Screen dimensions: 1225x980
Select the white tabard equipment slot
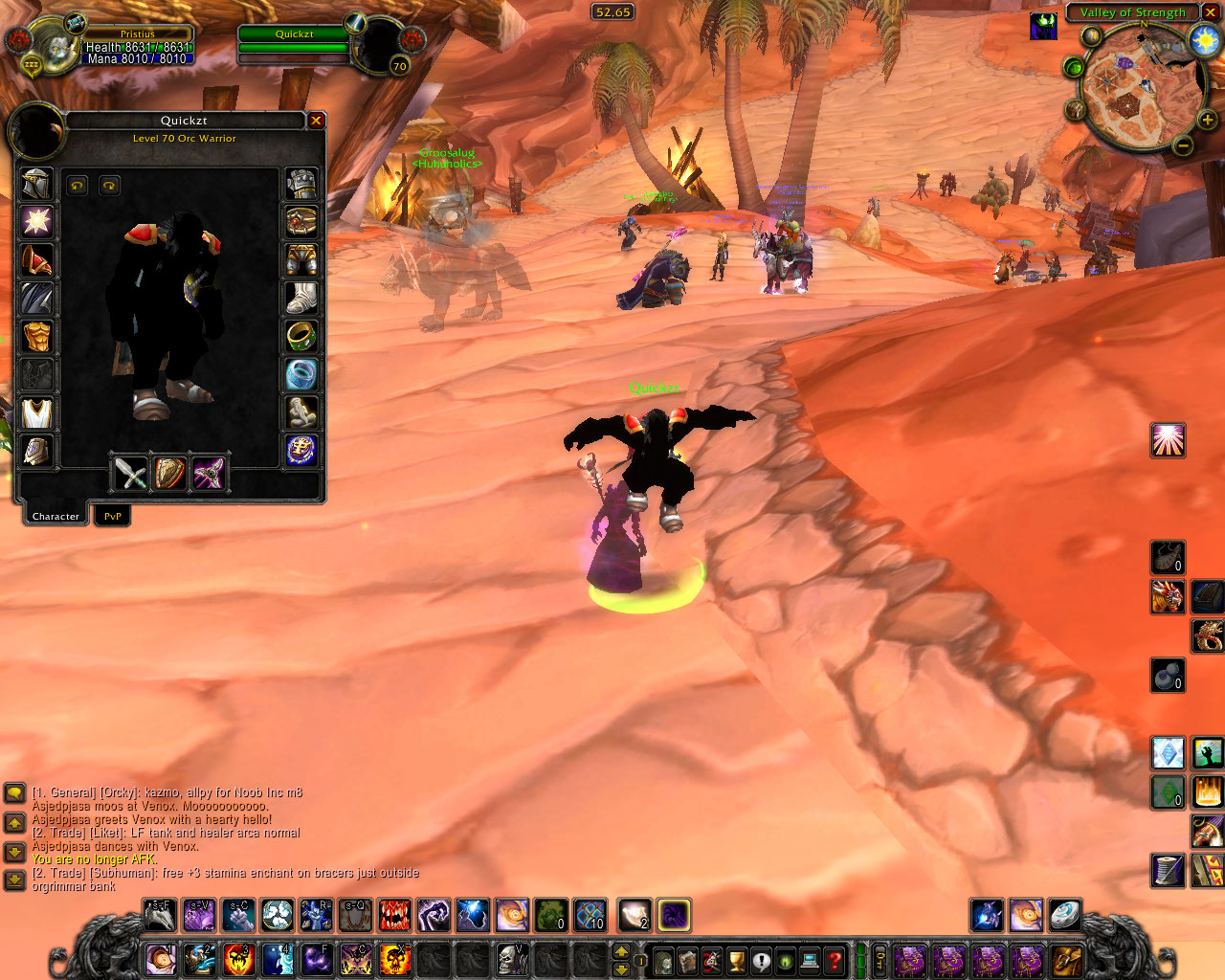36,413
